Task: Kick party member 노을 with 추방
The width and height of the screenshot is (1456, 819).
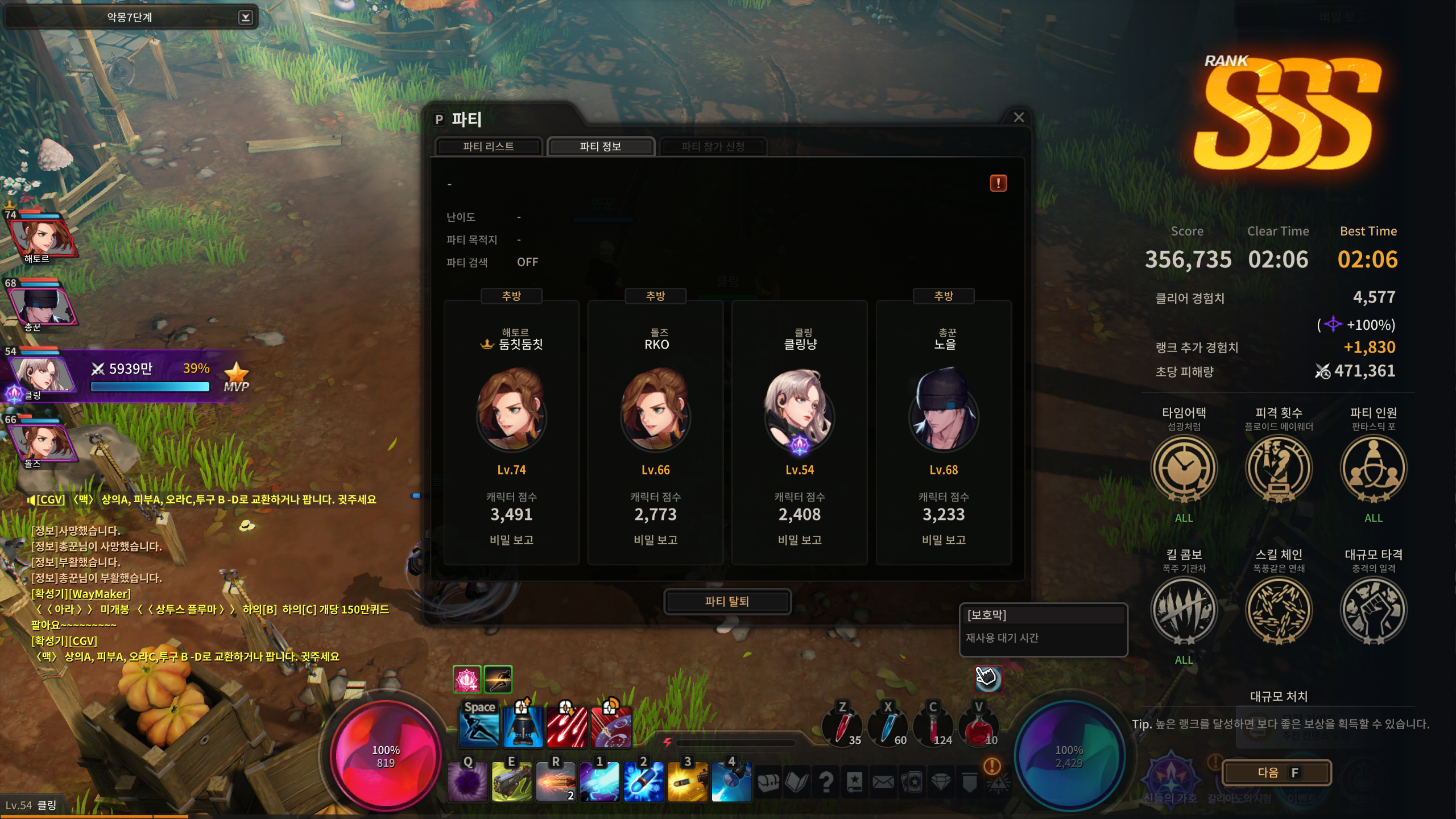Action: 944,296
